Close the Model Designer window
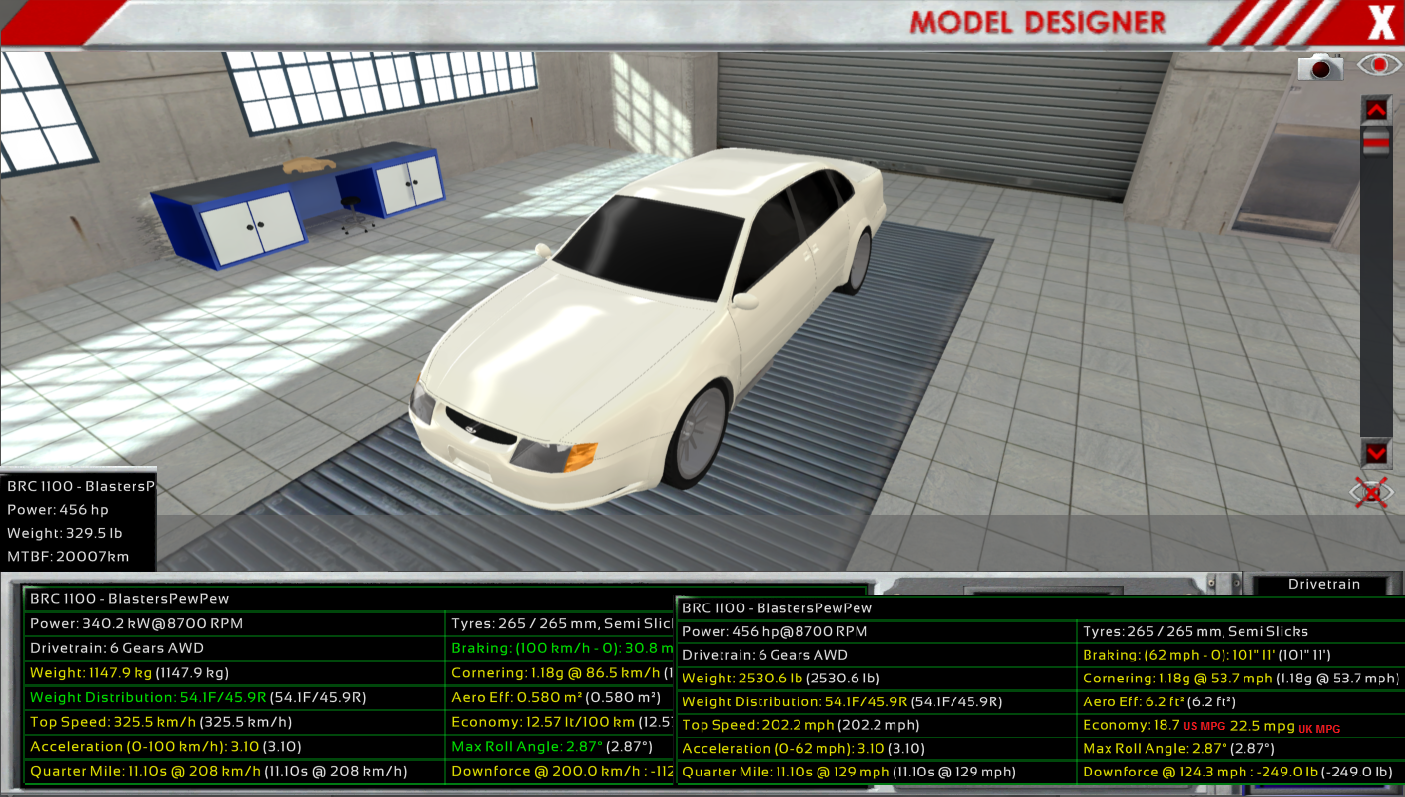This screenshot has width=1405, height=797. [x=1379, y=22]
